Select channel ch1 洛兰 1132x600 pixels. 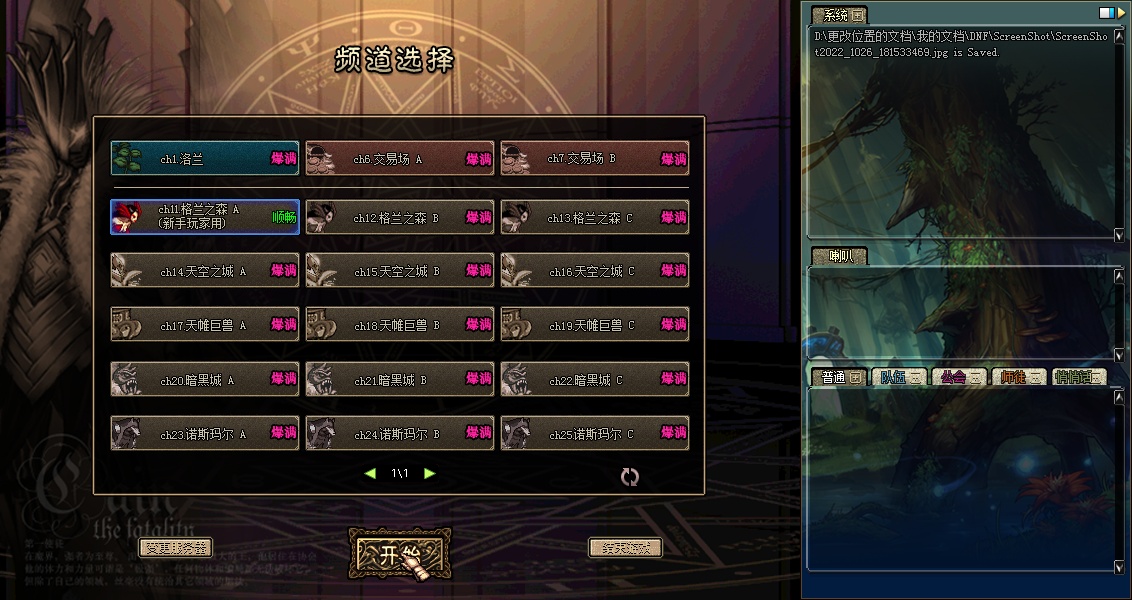(204, 159)
